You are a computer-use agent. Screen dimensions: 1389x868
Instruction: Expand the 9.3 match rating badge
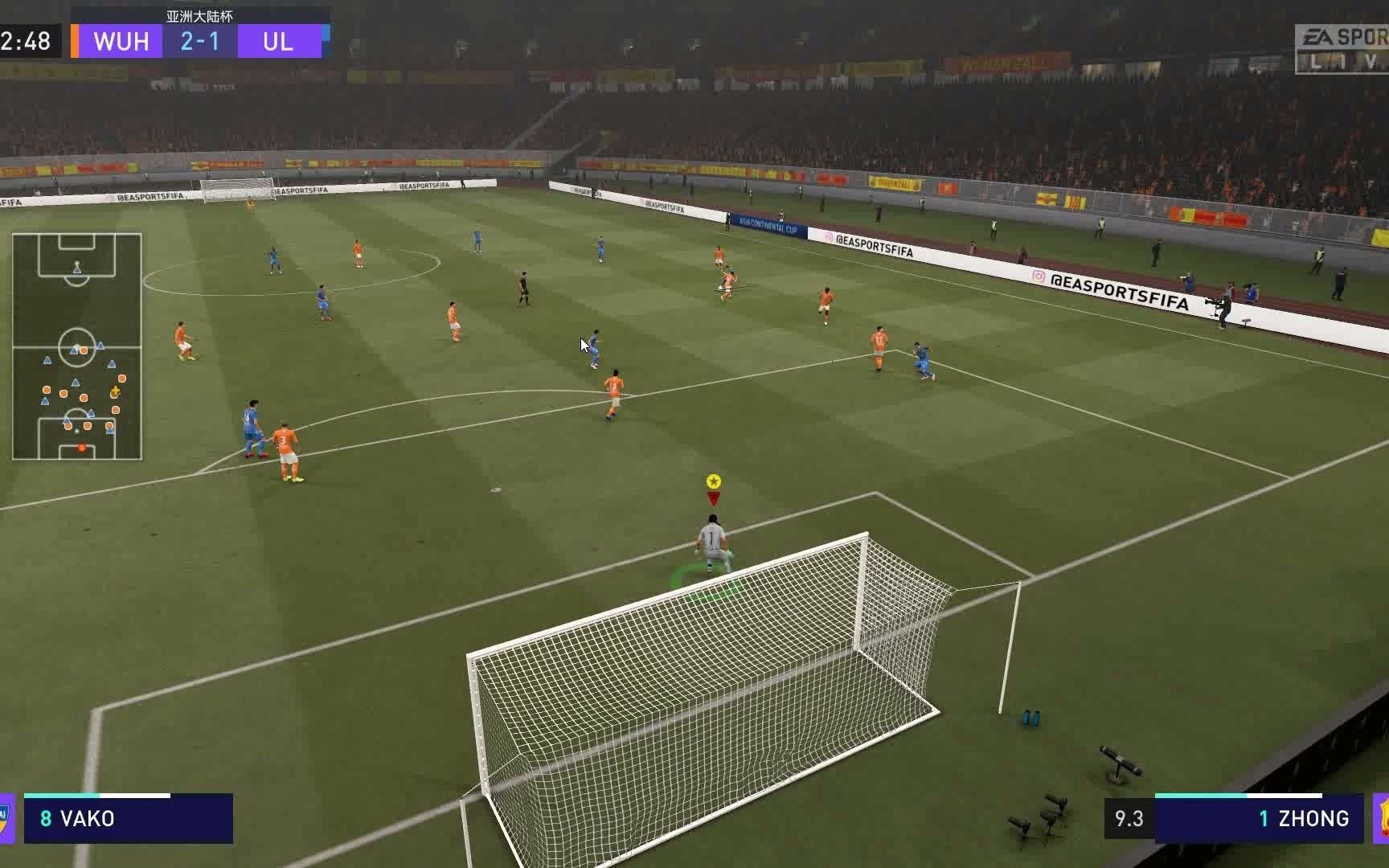click(1129, 819)
